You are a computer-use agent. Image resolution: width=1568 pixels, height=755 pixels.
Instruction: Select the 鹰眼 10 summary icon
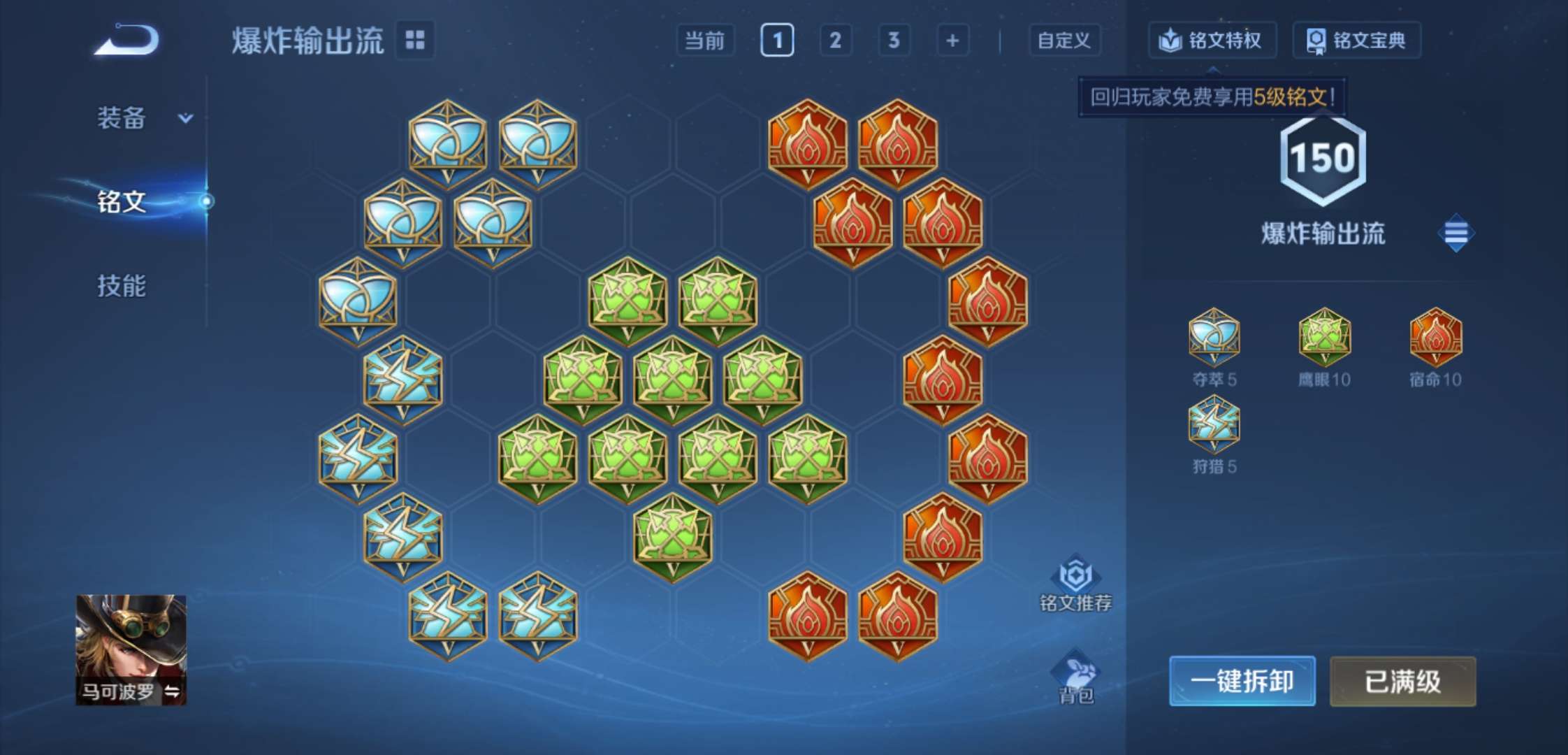pyautogui.click(x=1324, y=337)
